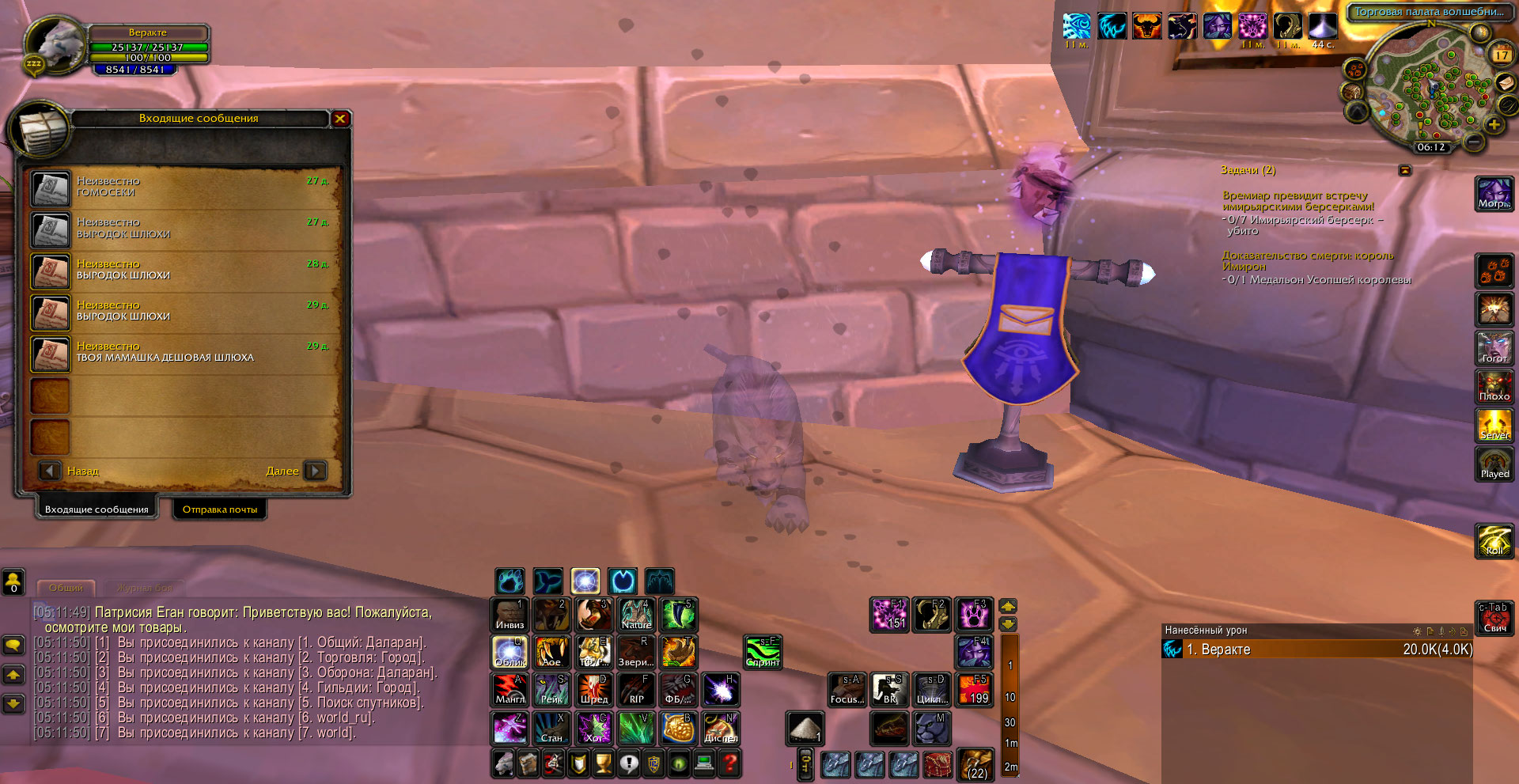1519x784 pixels.
Task: Close the mail inbox window
Action: point(340,119)
